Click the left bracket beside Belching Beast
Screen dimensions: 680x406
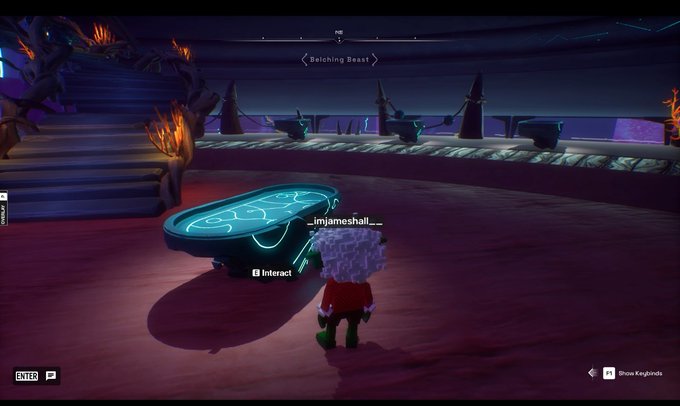click(304, 60)
